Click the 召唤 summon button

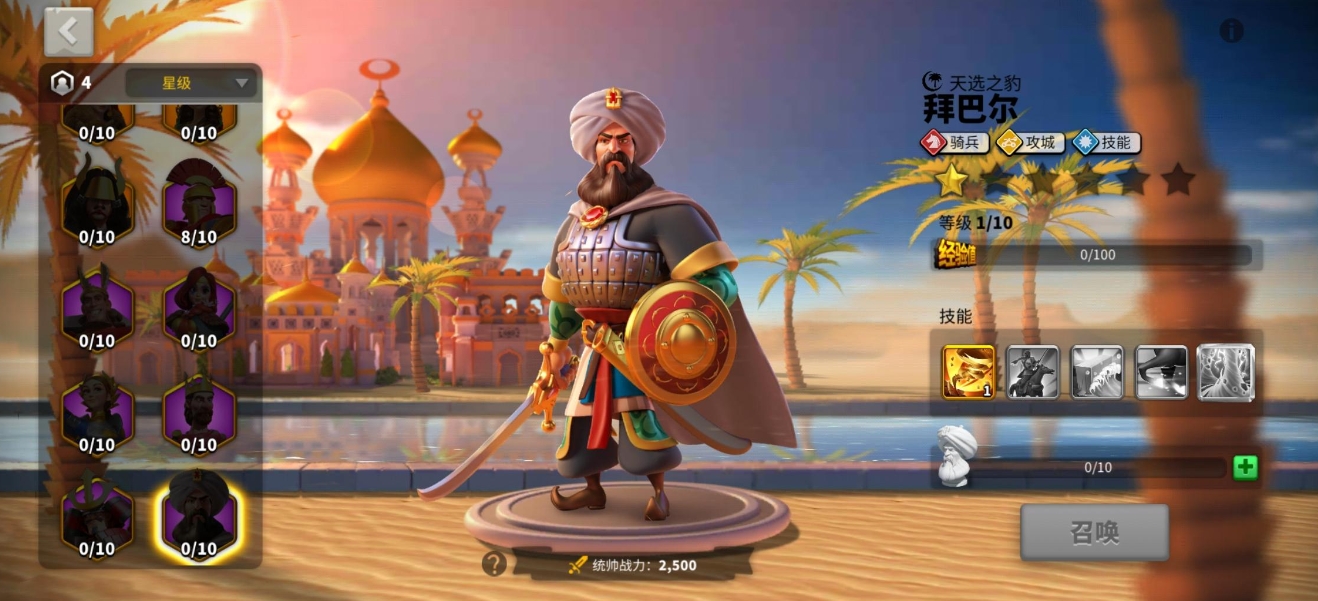point(1094,532)
